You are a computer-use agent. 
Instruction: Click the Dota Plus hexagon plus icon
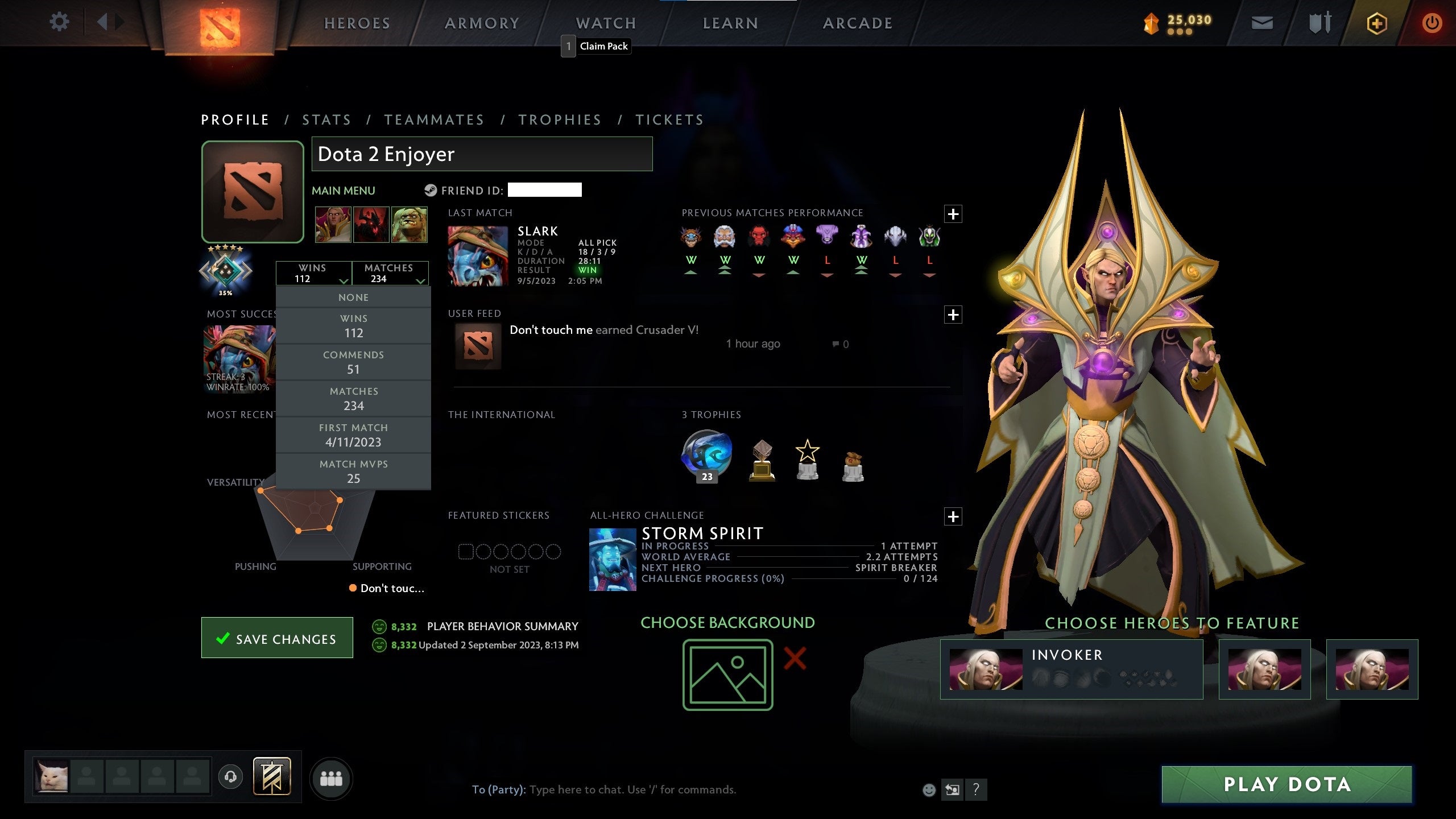click(1378, 24)
